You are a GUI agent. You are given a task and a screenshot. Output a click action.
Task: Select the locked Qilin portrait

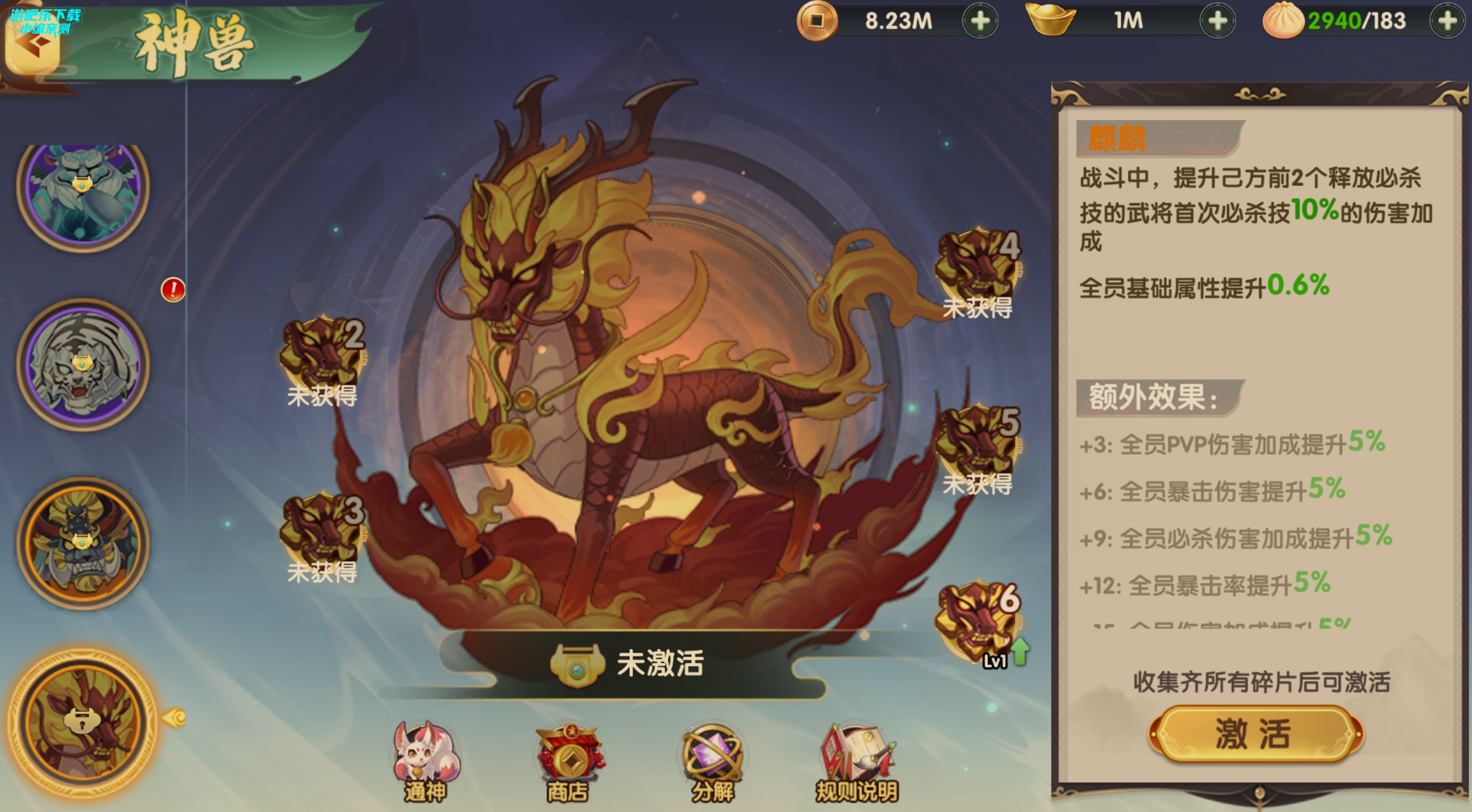tap(83, 721)
